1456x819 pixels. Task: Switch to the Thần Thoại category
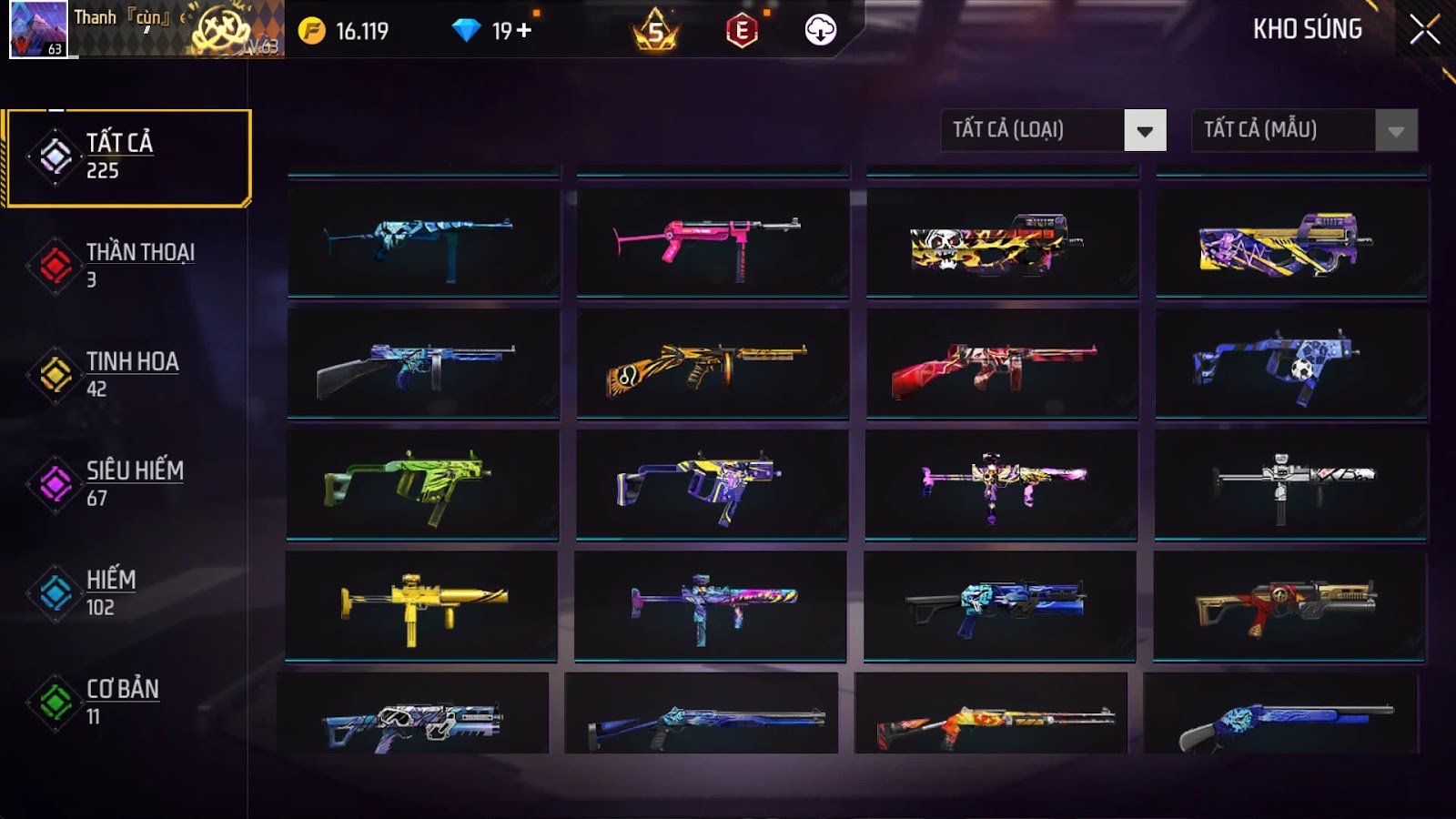pyautogui.click(x=128, y=265)
